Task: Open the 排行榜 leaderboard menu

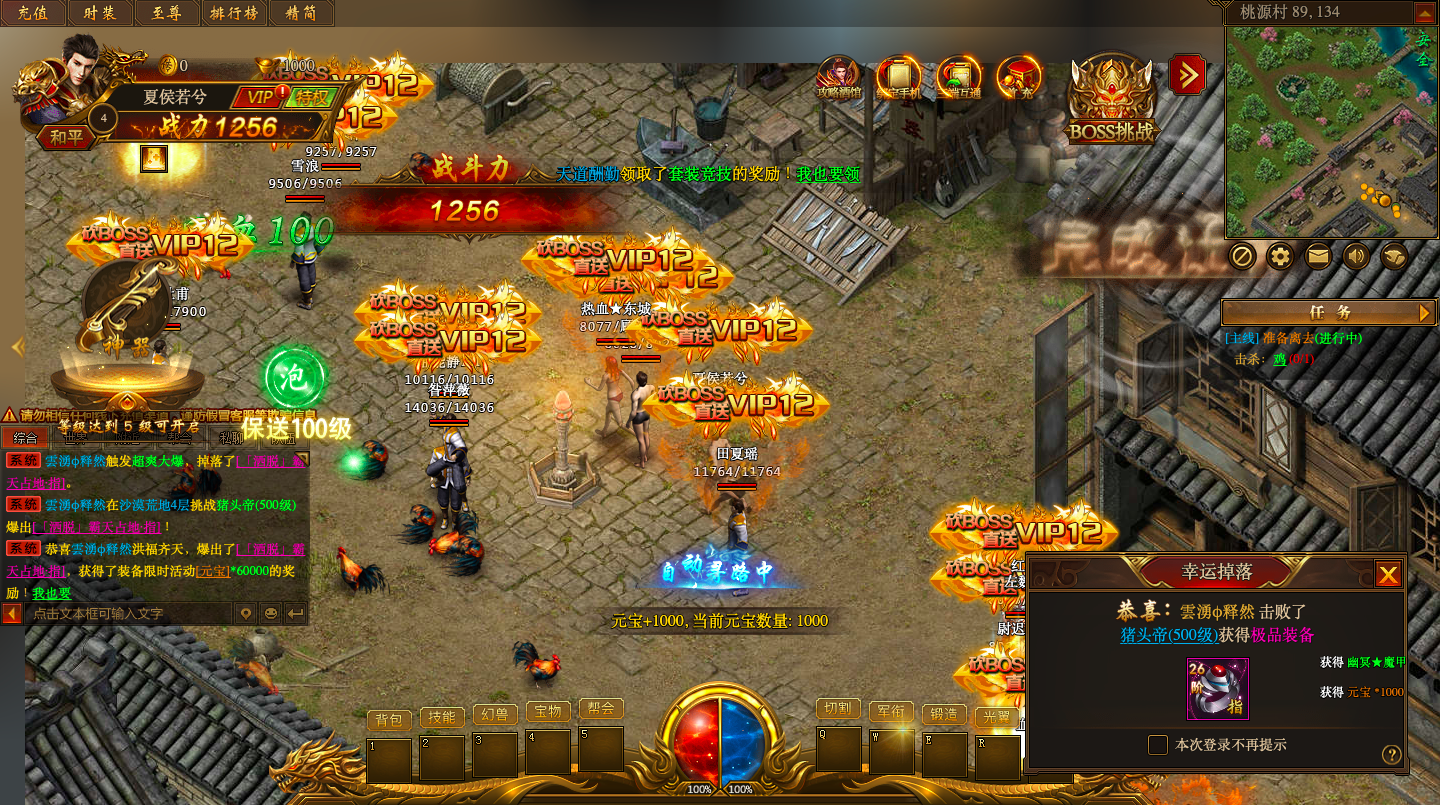Action: pyautogui.click(x=235, y=13)
